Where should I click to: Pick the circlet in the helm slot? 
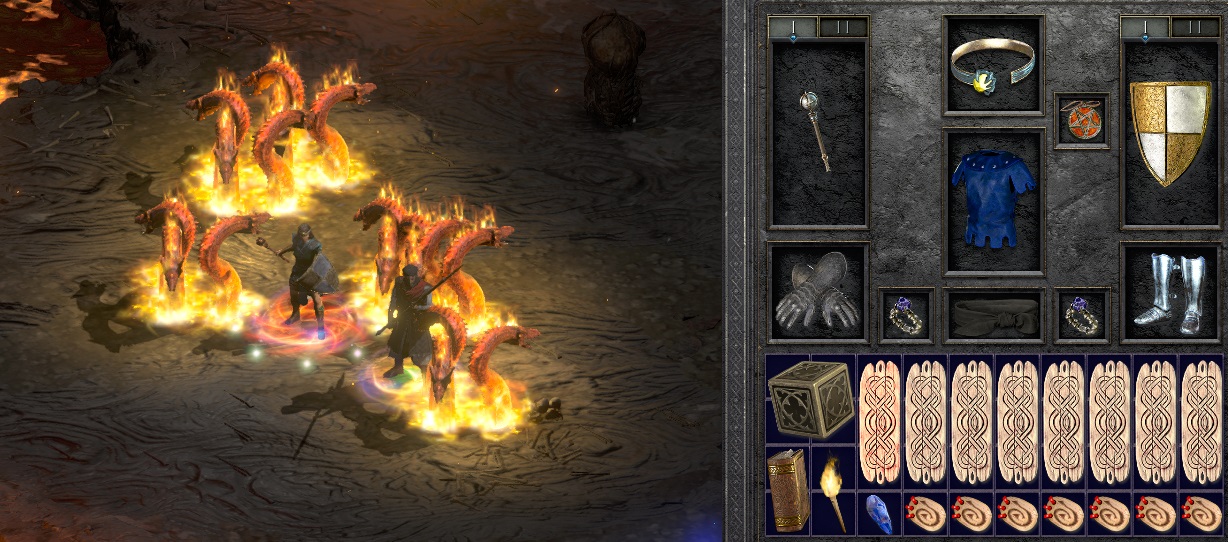click(x=994, y=65)
